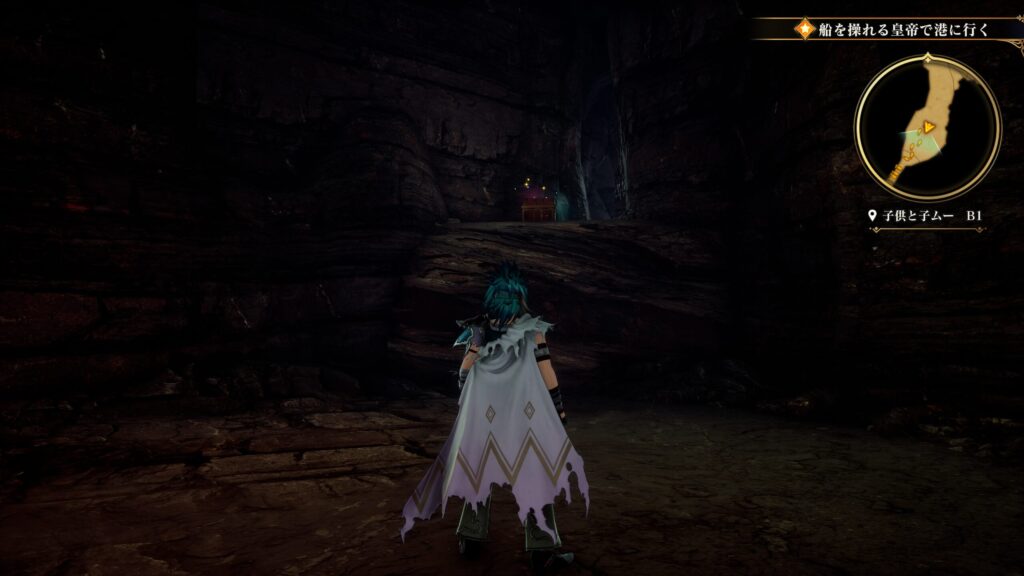1024x576 pixels.
Task: Click the orange player arrow on minimap
Action: pos(929,127)
